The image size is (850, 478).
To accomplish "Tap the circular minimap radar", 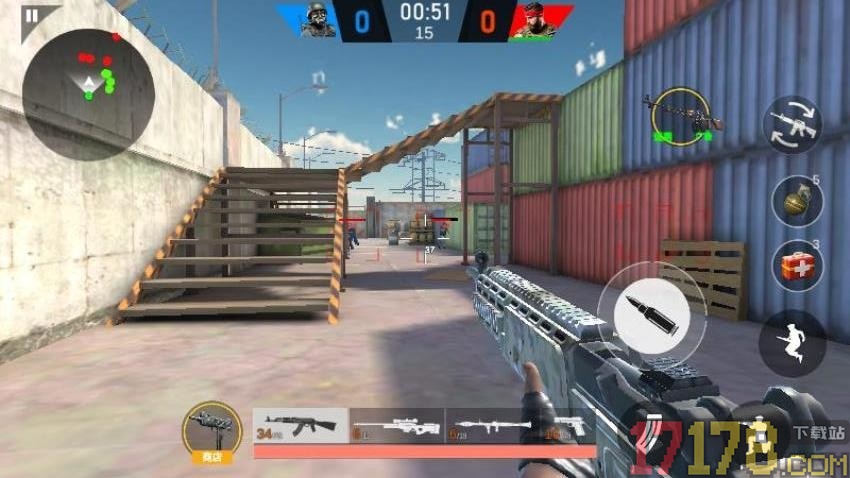I will 88,94.
